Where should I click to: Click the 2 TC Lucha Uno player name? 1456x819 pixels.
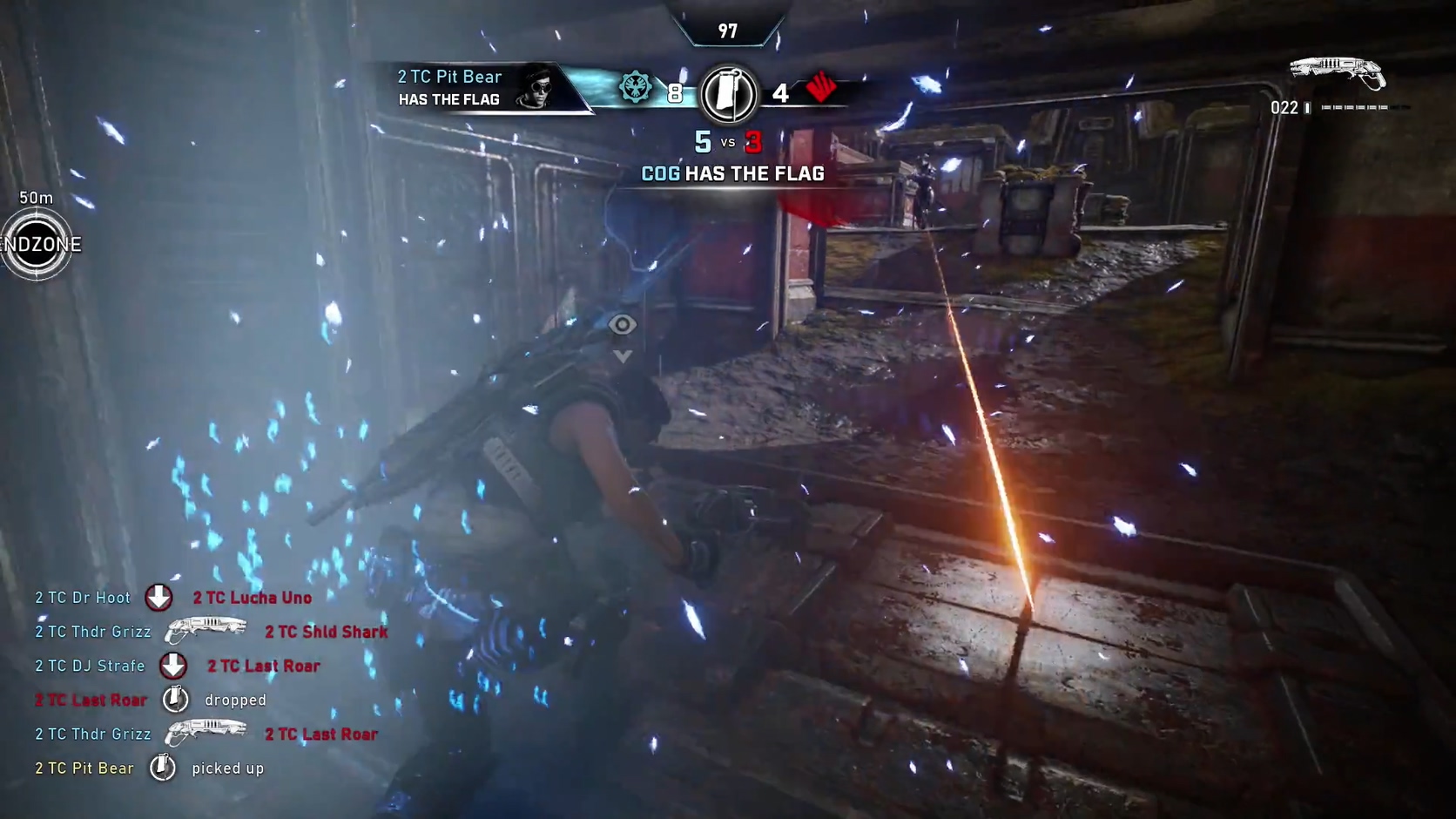point(252,597)
